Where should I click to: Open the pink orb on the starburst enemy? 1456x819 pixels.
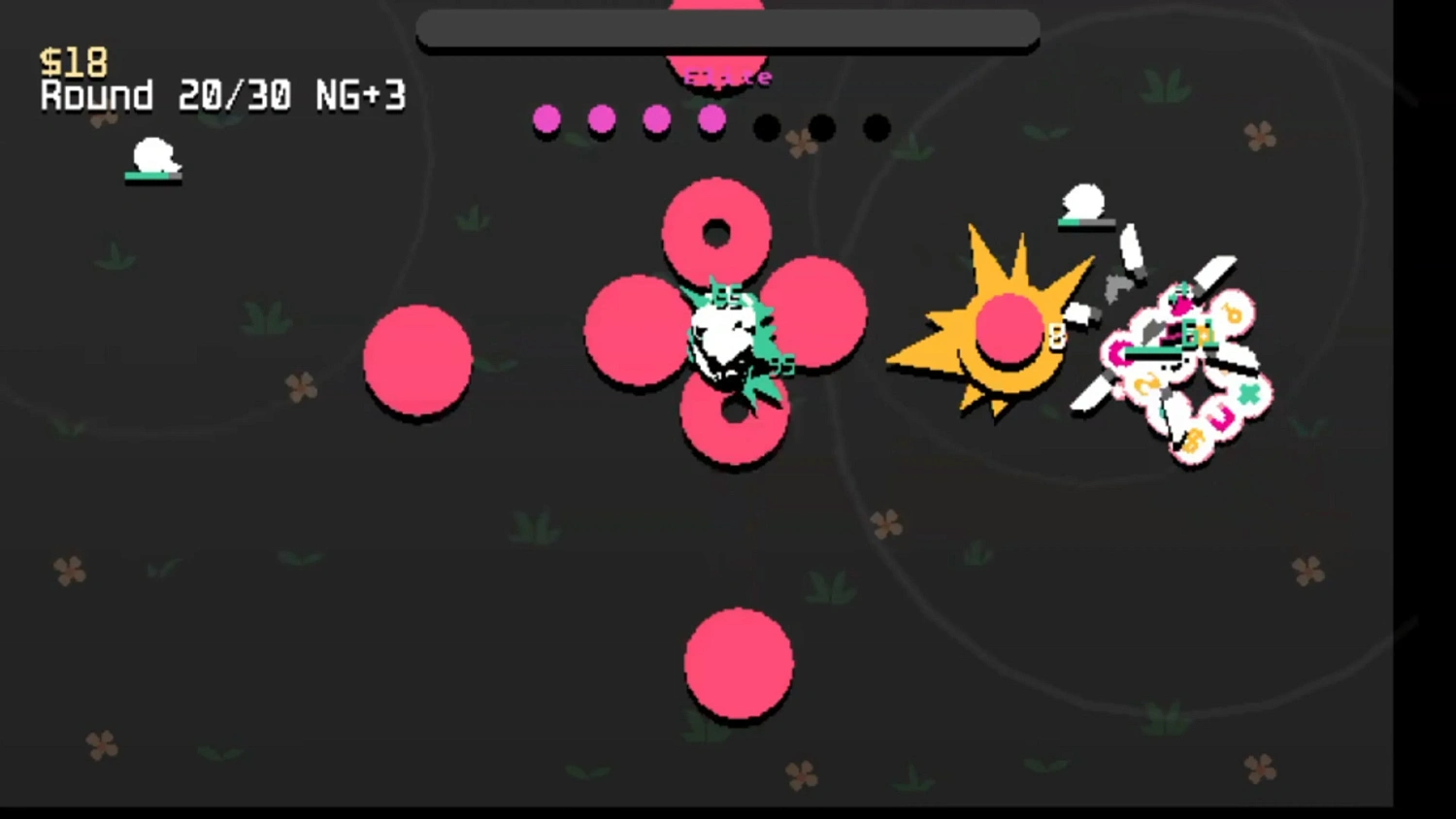(1008, 330)
